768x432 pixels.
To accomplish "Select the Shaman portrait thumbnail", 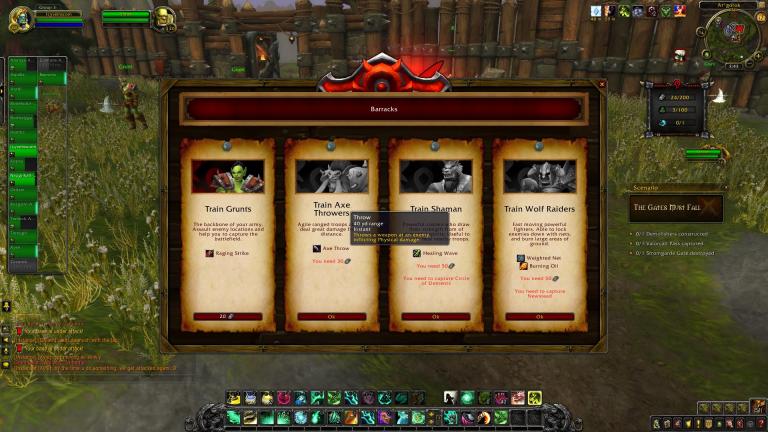I will [436, 176].
